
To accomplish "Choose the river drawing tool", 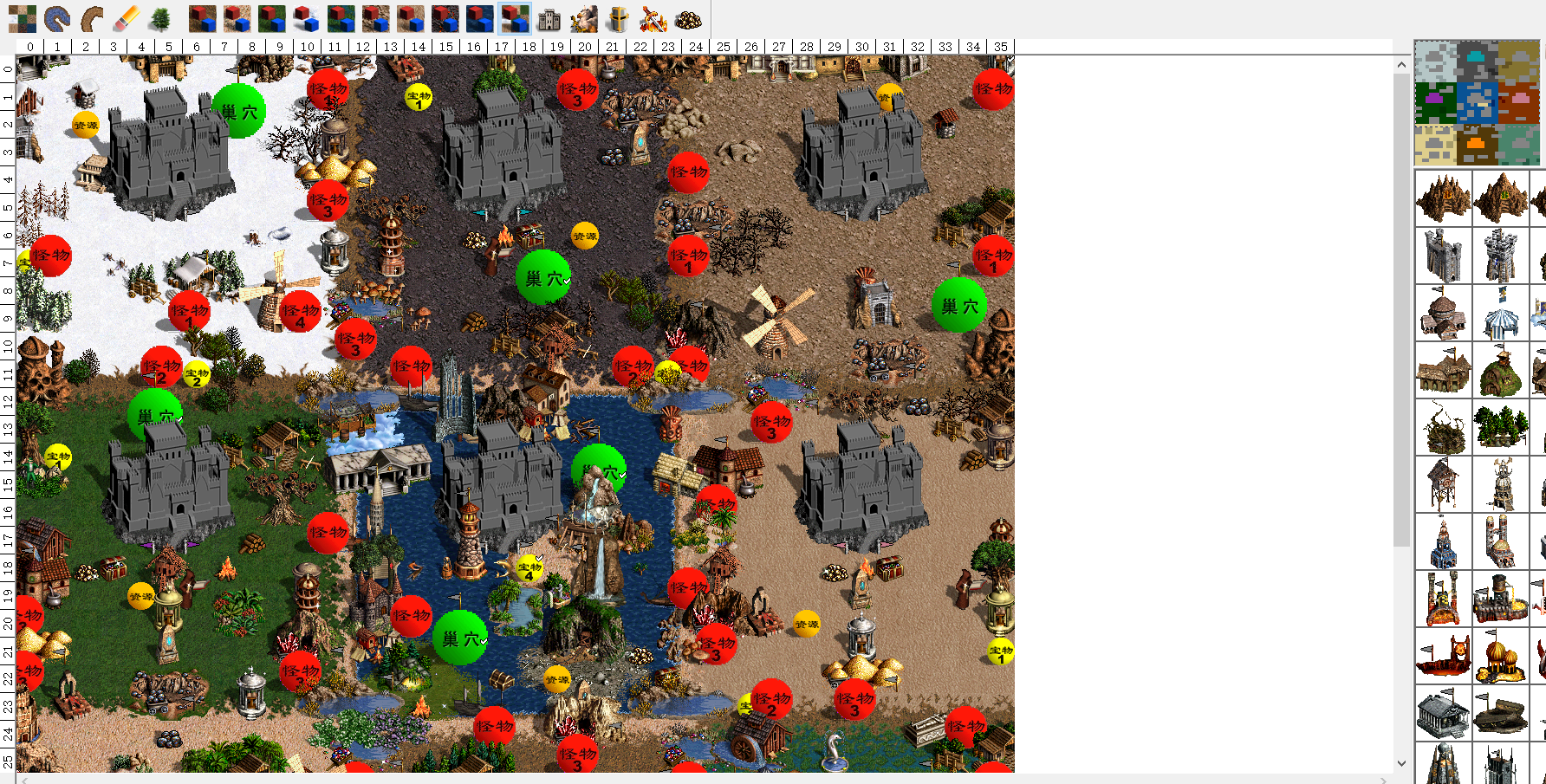I will click(x=56, y=18).
